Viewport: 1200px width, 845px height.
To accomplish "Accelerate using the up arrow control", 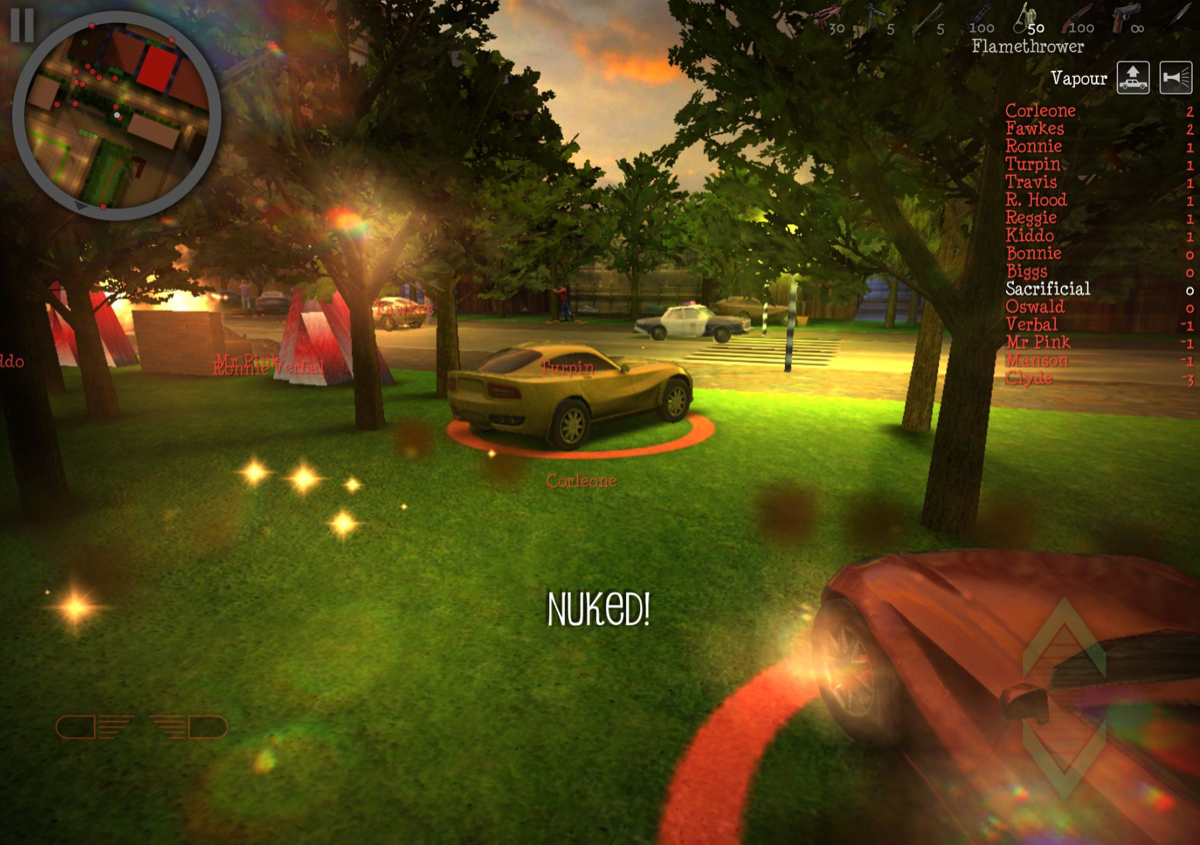I will 1063,640.
